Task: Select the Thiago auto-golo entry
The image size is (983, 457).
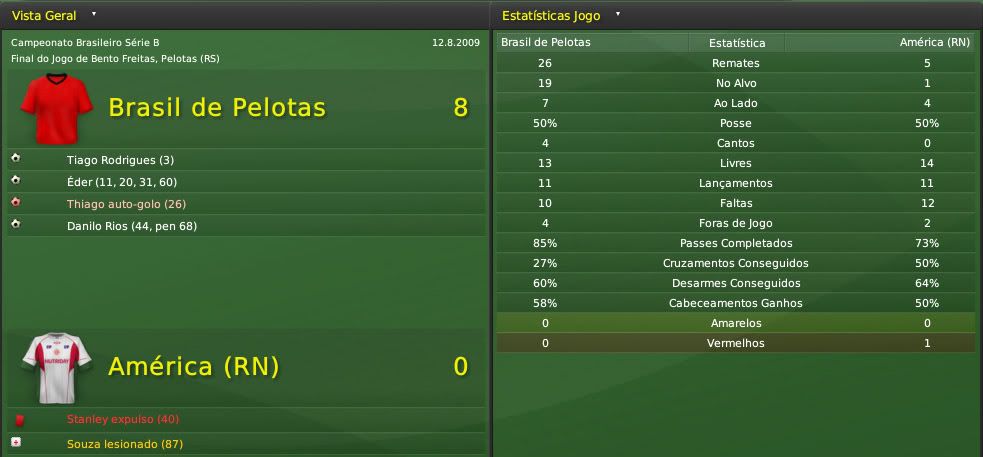Action: pos(126,204)
